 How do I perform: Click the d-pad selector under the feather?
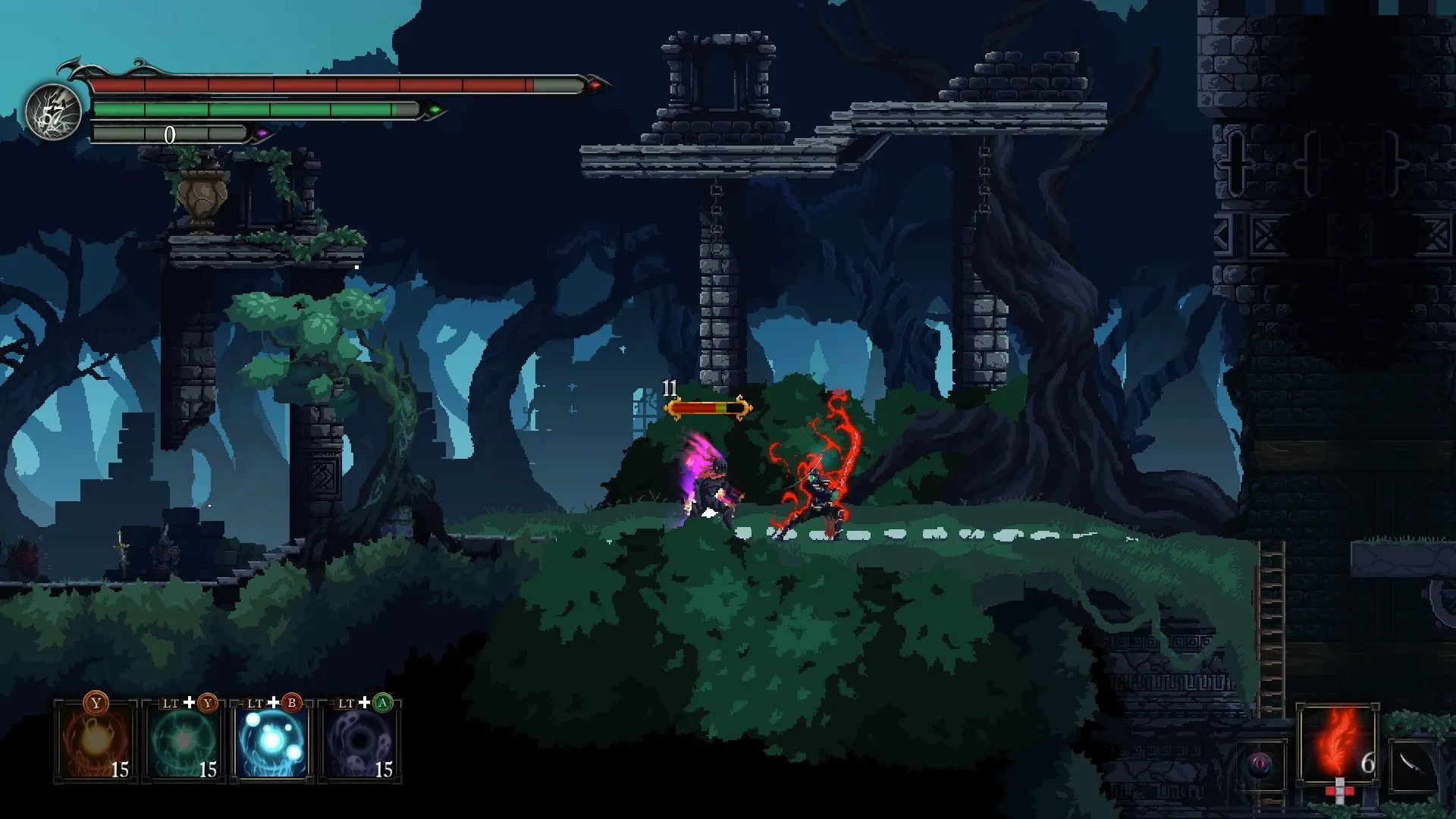pyautogui.click(x=1339, y=792)
